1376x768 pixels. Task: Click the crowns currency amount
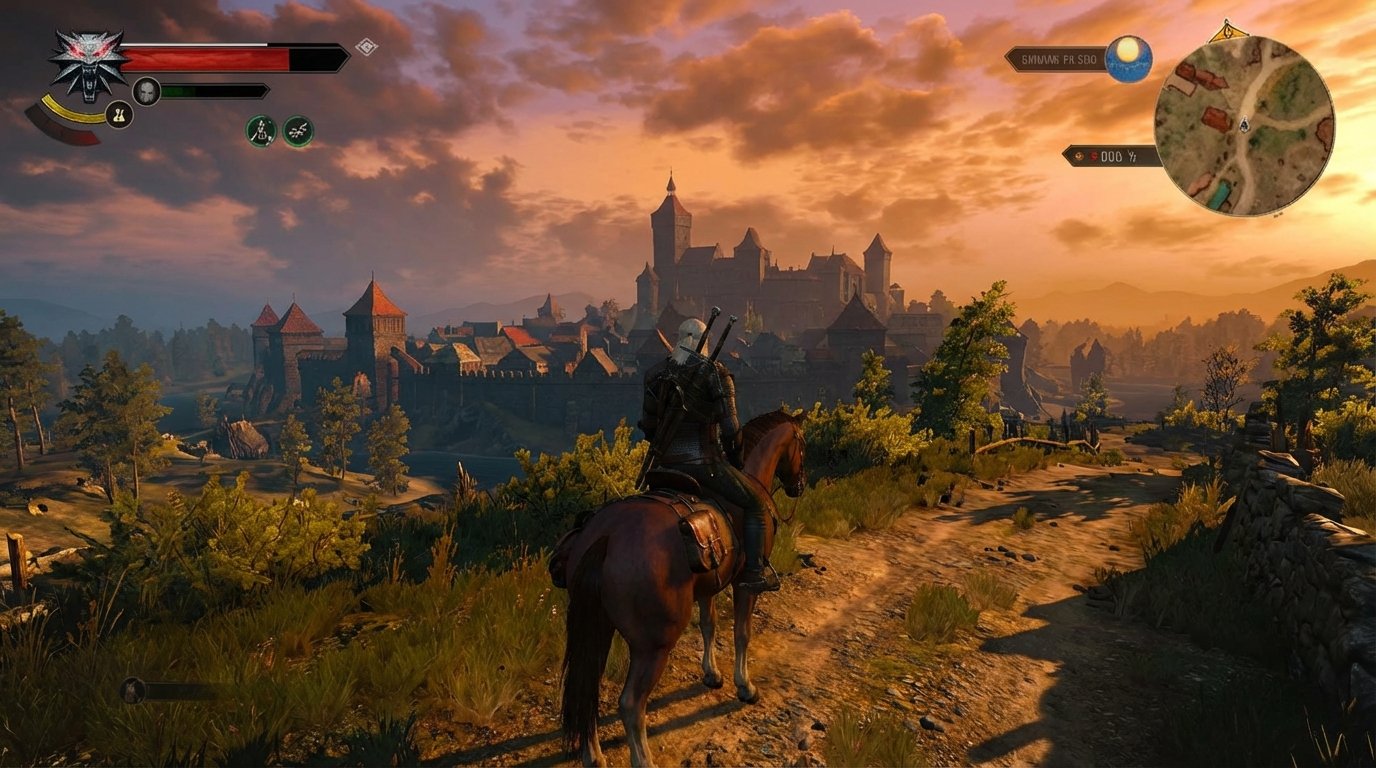pyautogui.click(x=1110, y=155)
